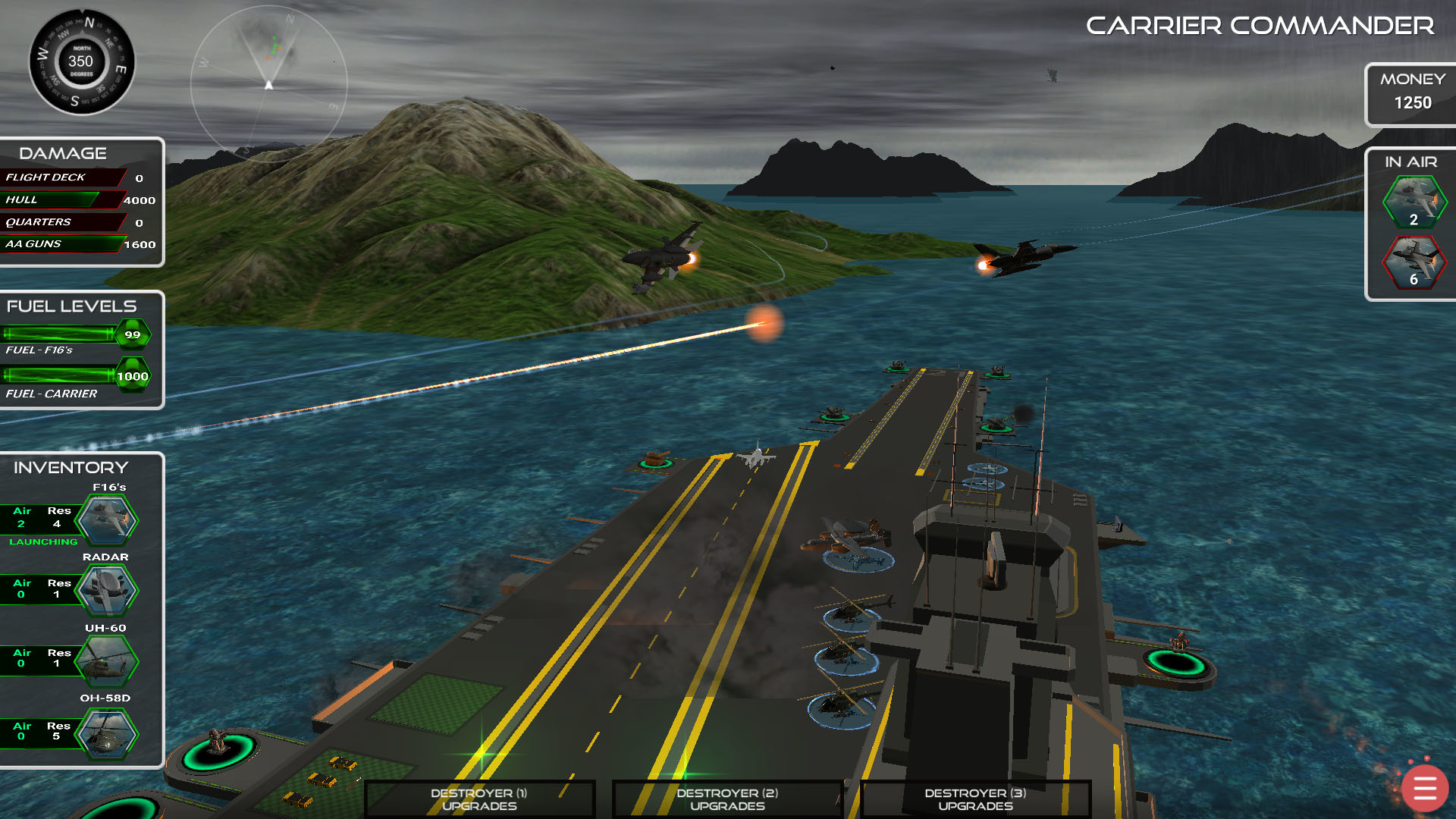The height and width of the screenshot is (819, 1456).
Task: Click the DESTROYER (3) UPGRADES panel
Action: tap(974, 799)
